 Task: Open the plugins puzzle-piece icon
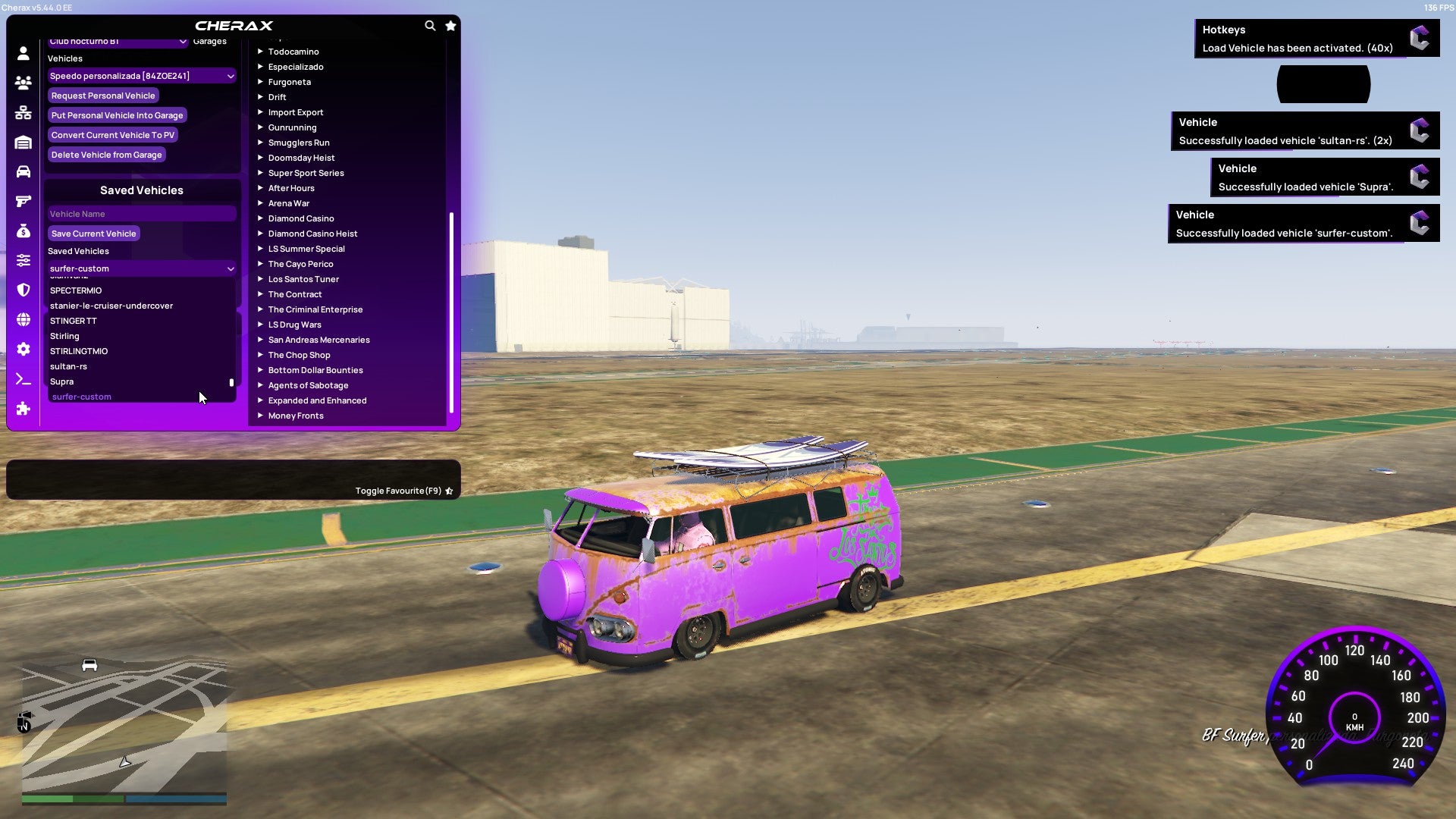click(x=23, y=409)
